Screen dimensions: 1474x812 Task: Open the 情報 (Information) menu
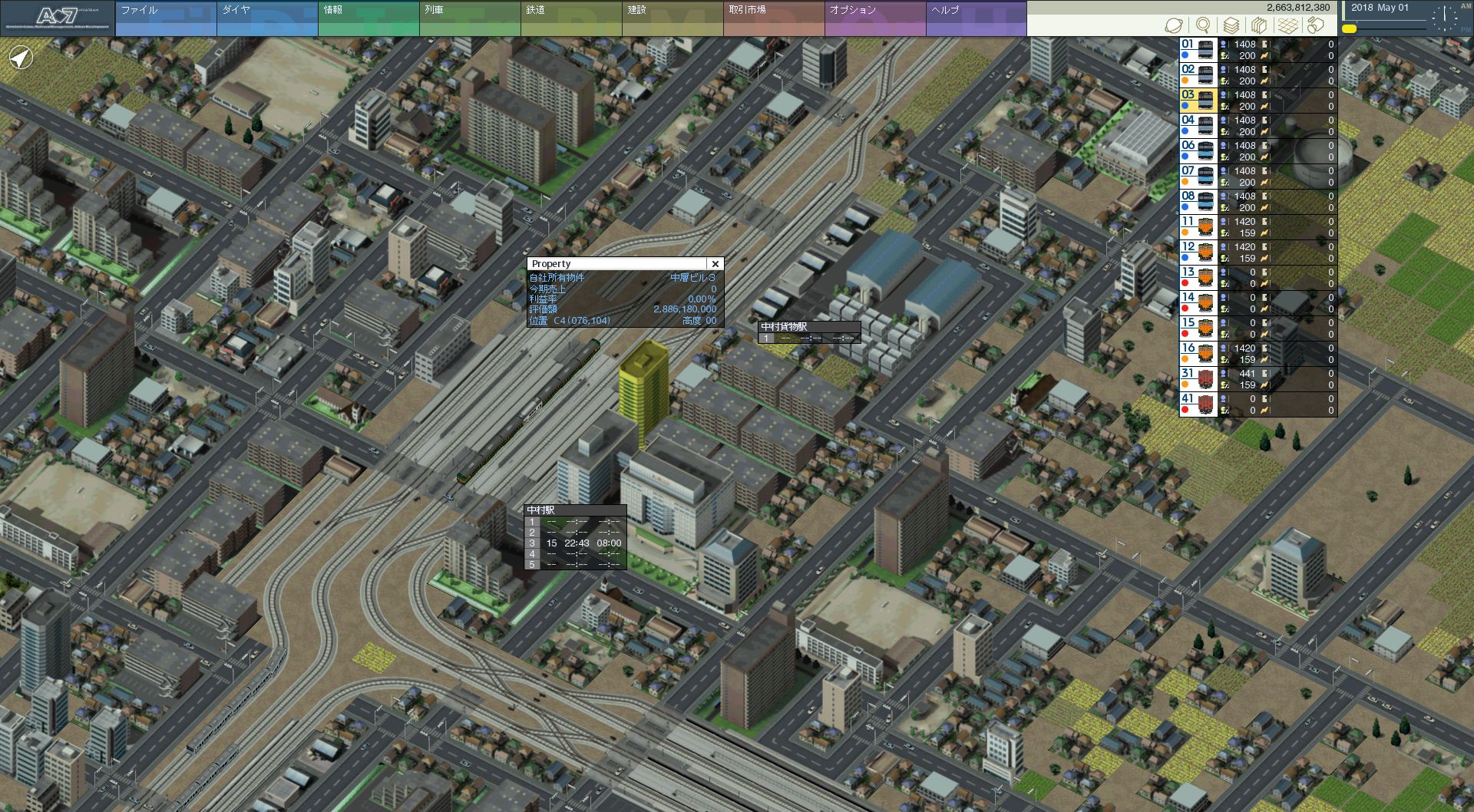(368, 18)
